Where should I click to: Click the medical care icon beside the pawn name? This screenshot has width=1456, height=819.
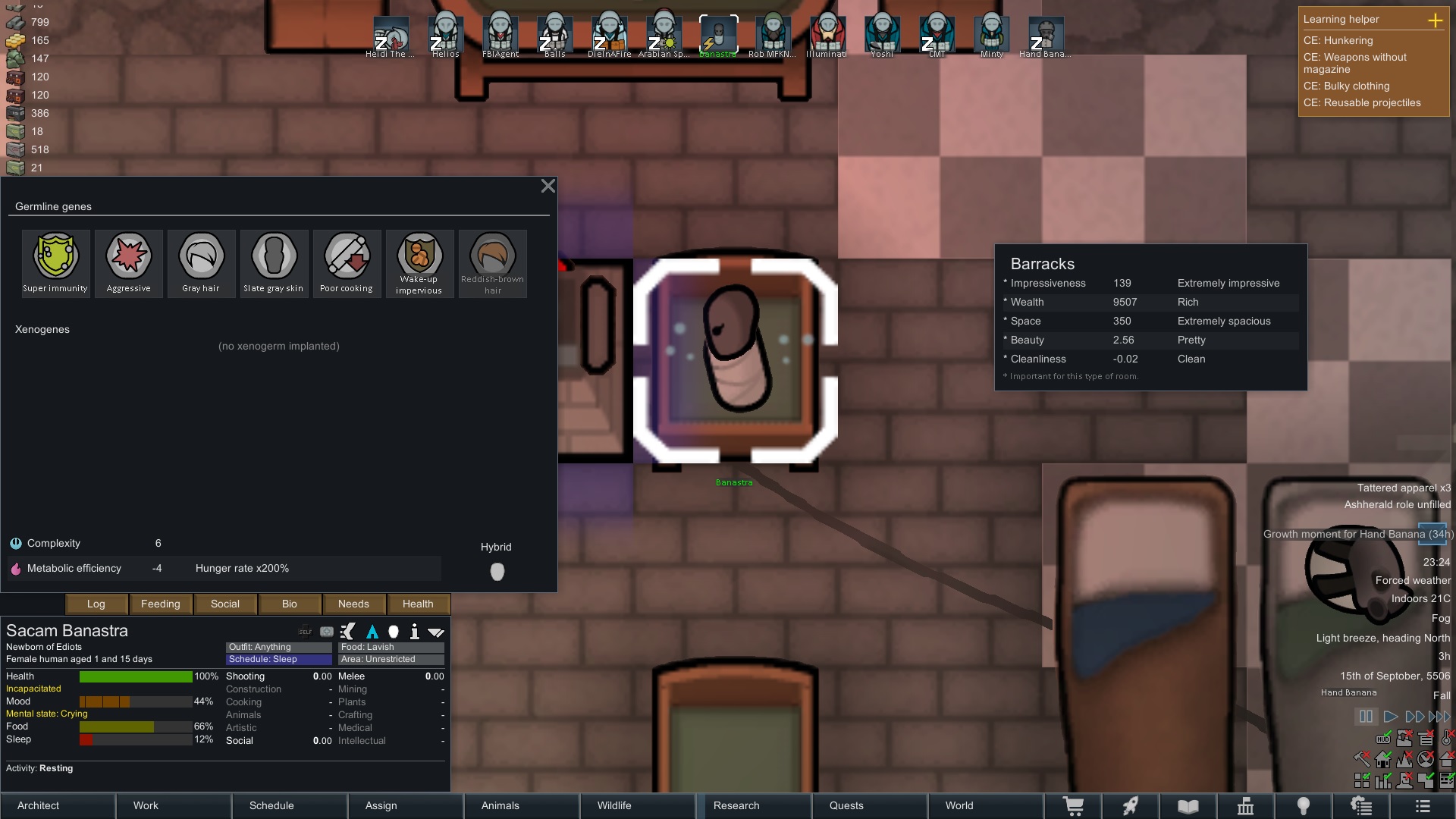pyautogui.click(x=326, y=632)
